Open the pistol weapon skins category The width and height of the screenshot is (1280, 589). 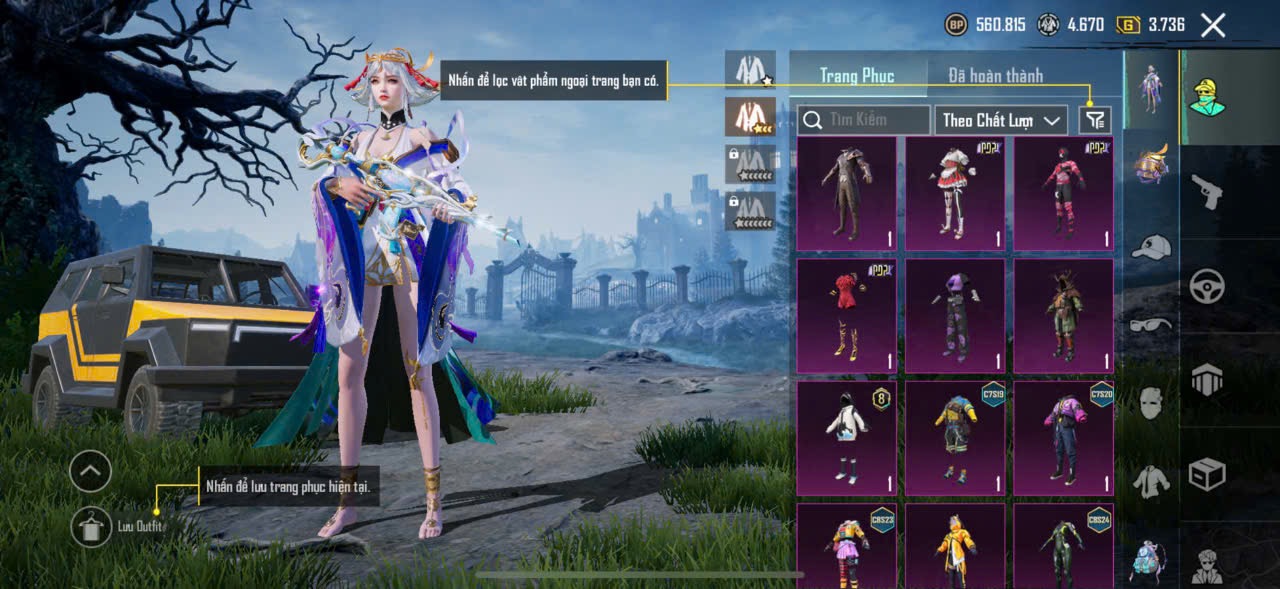pyautogui.click(x=1207, y=190)
